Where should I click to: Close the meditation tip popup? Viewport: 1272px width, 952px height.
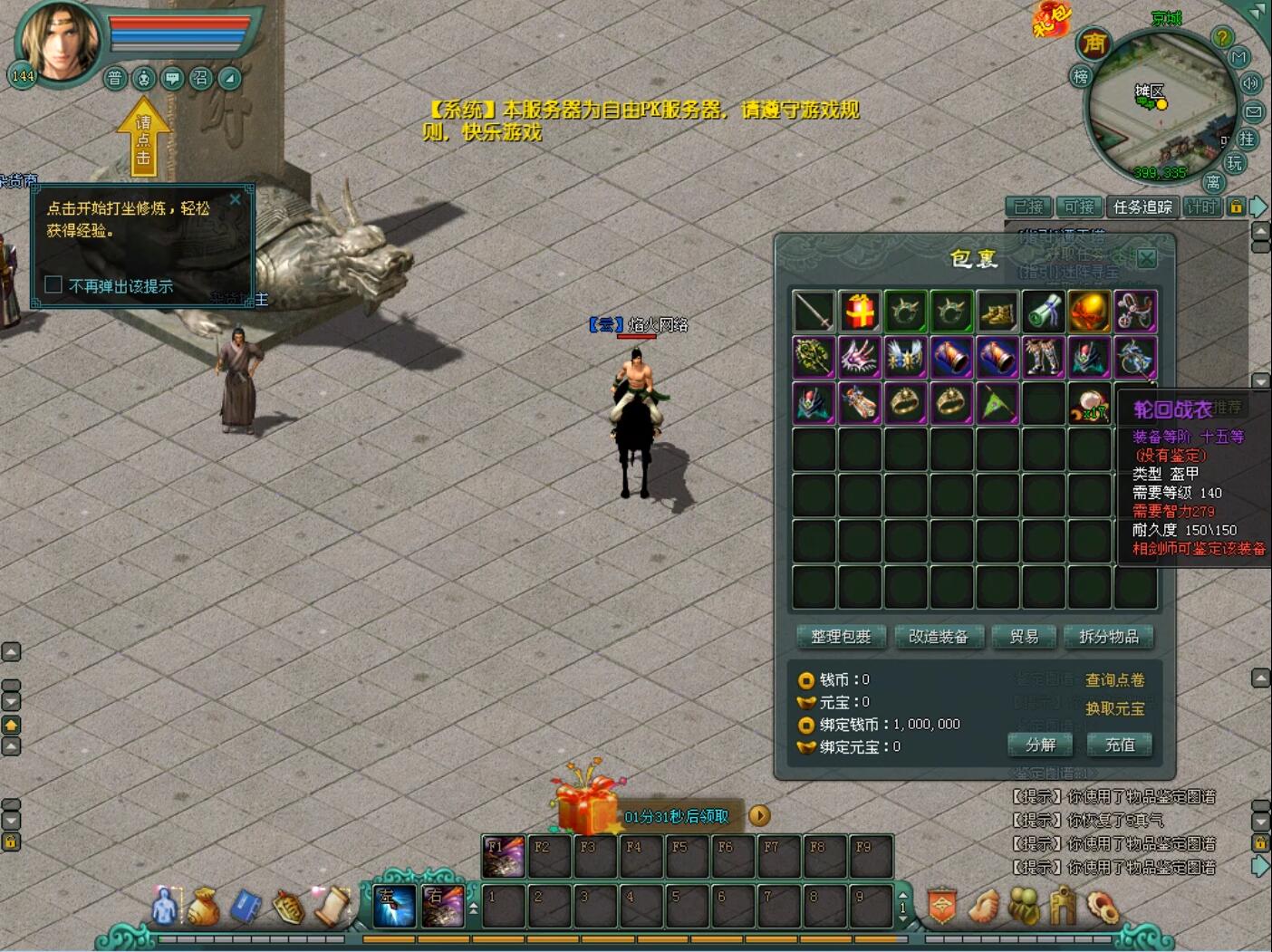[x=236, y=199]
